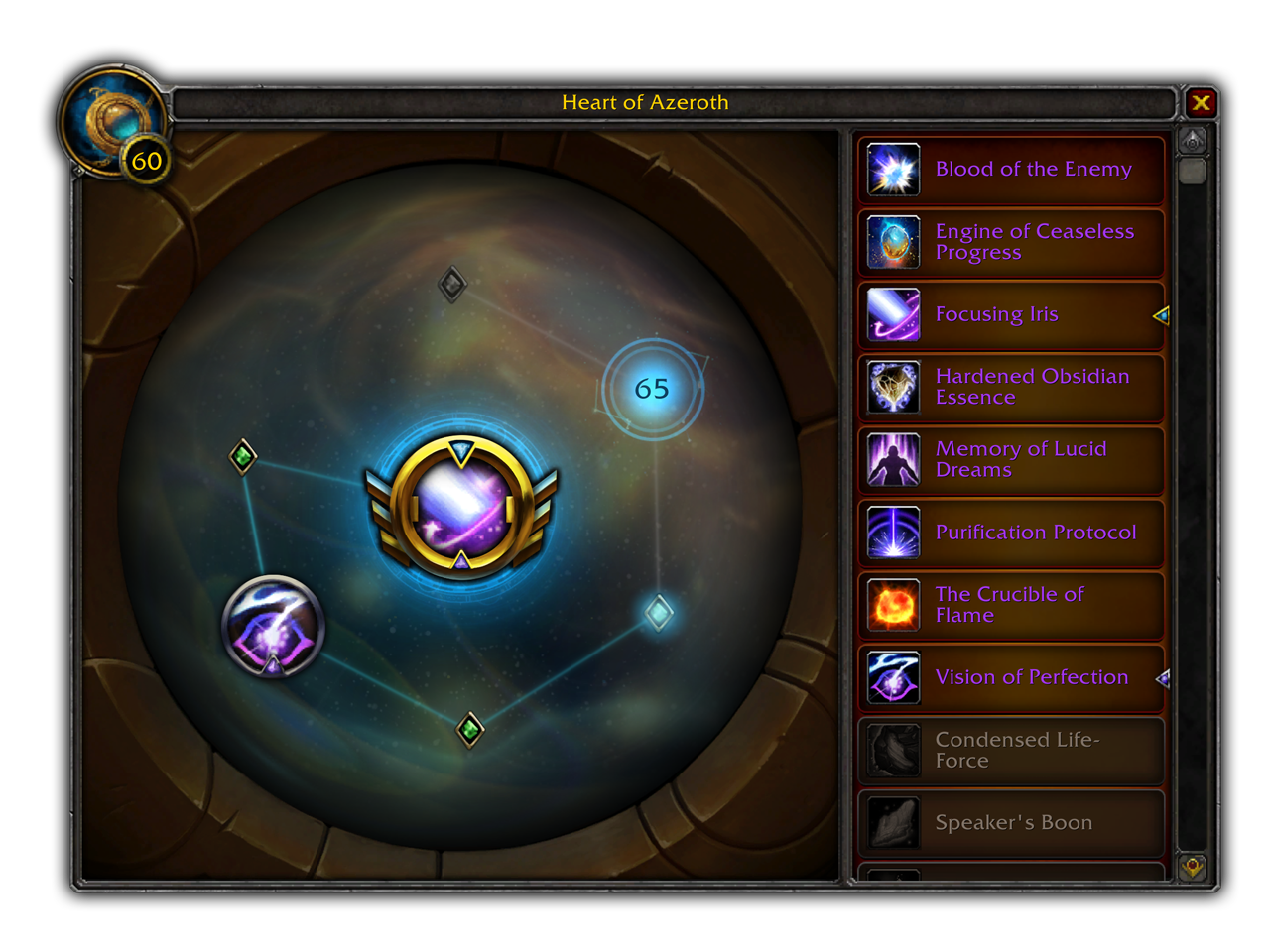The height and width of the screenshot is (952, 1270).
Task: Click the level 65 unlock ring marker
Action: click(652, 390)
